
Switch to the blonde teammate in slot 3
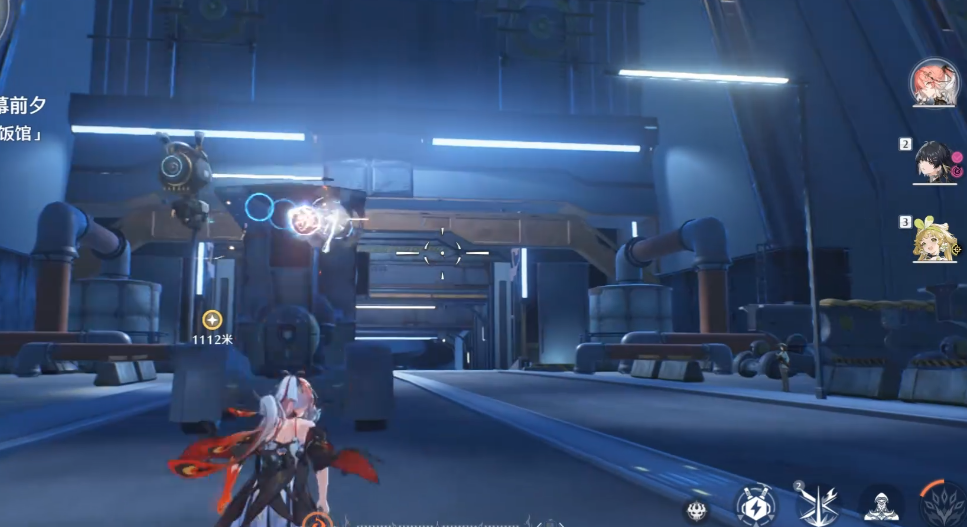click(x=934, y=241)
